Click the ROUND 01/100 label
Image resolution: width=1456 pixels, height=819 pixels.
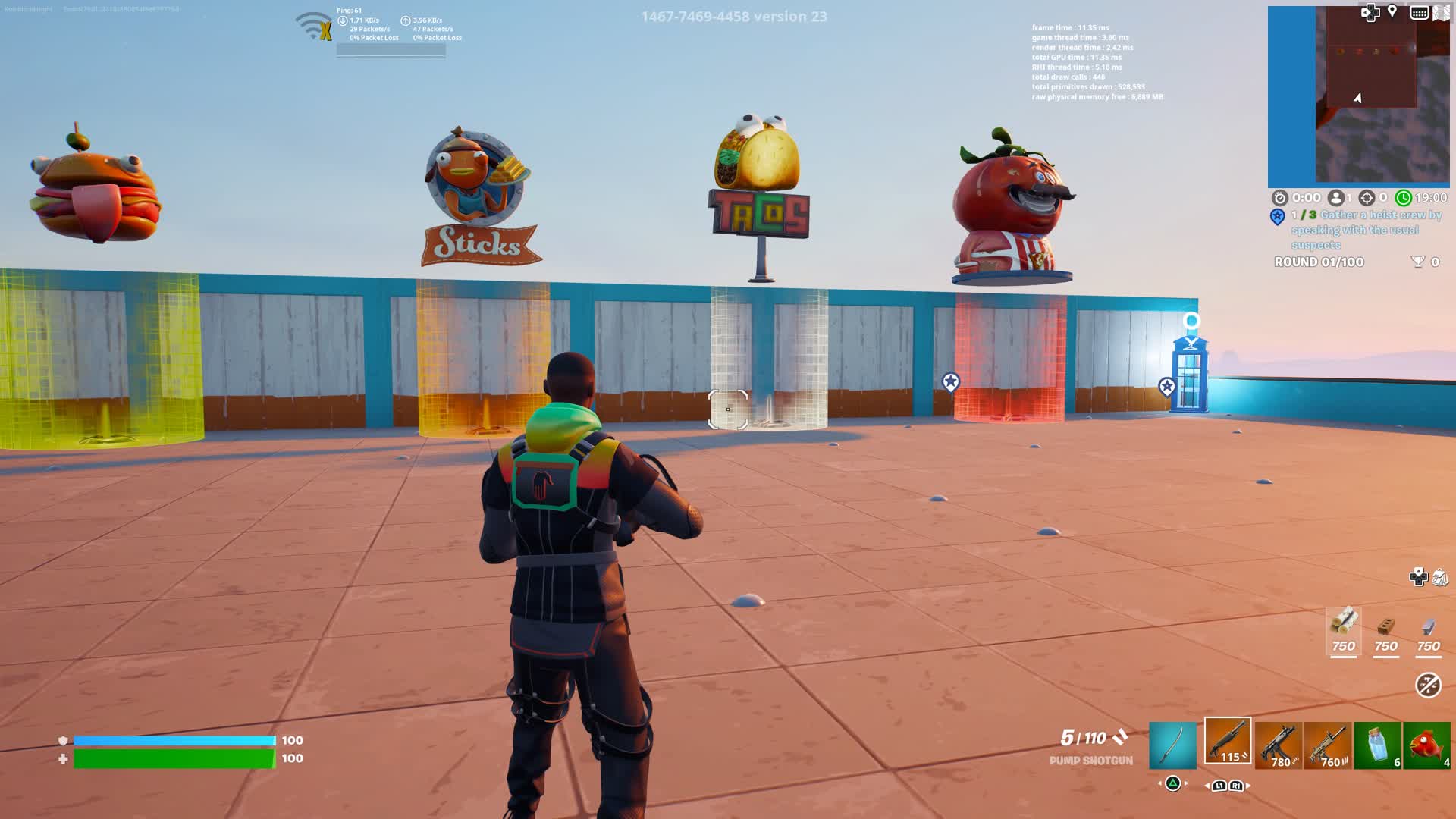(1318, 262)
